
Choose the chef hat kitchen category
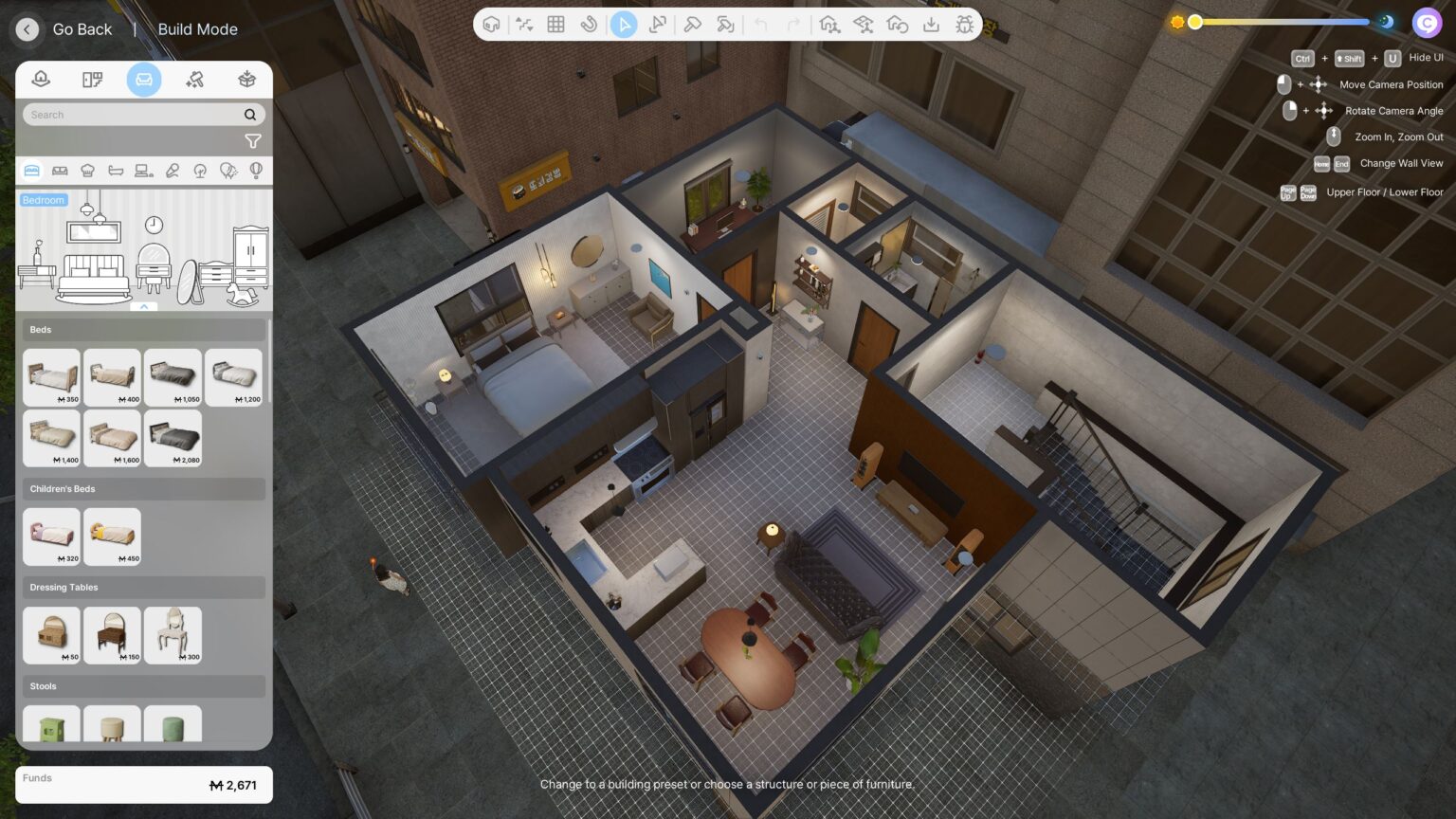pyautogui.click(x=88, y=171)
